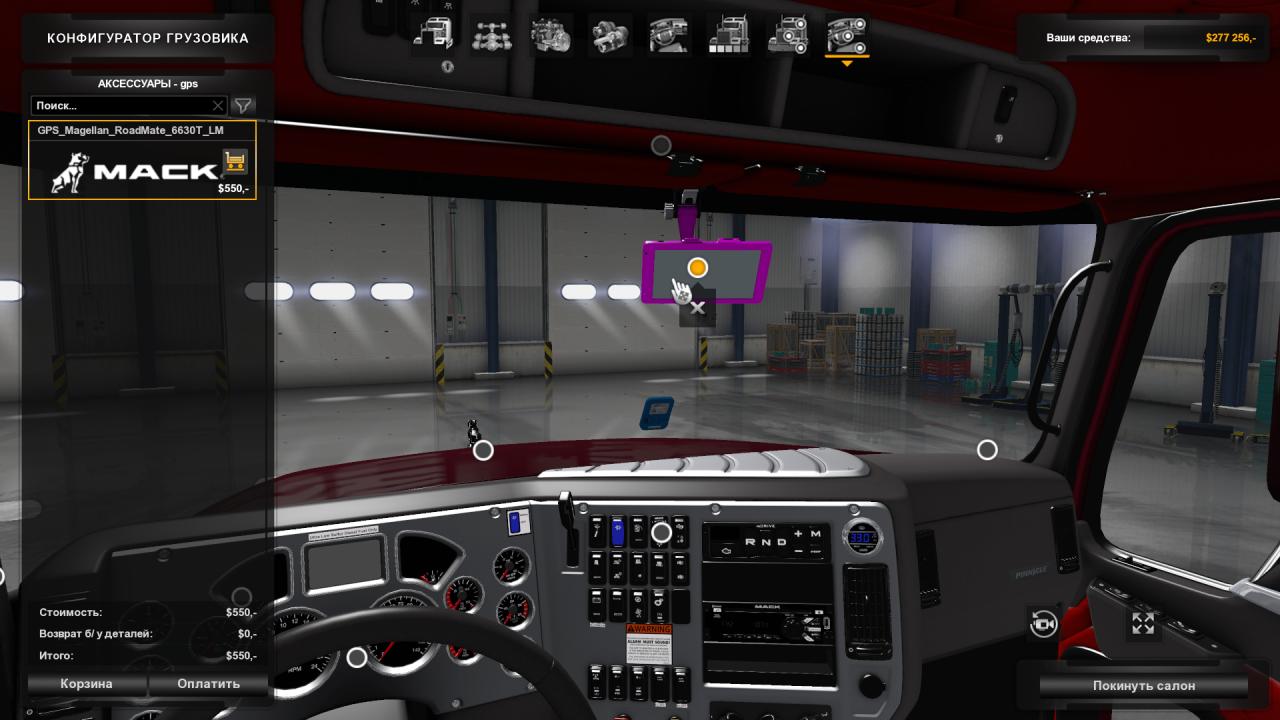Open the chassis configuration tab

click(x=492, y=36)
